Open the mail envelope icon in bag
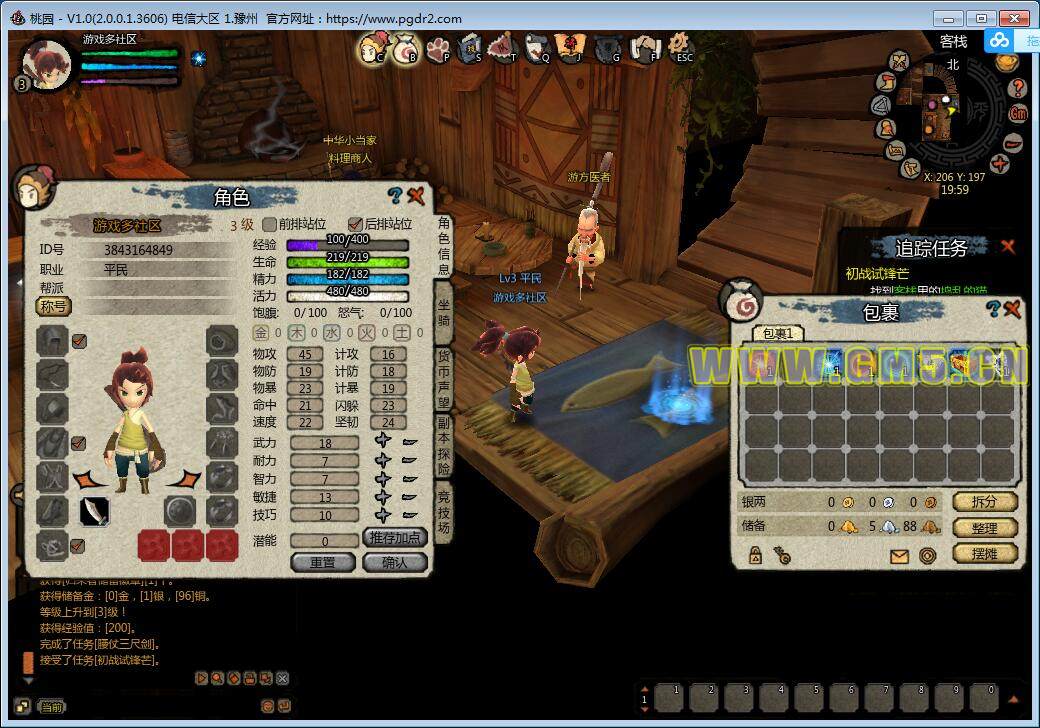The image size is (1040, 728). click(899, 556)
